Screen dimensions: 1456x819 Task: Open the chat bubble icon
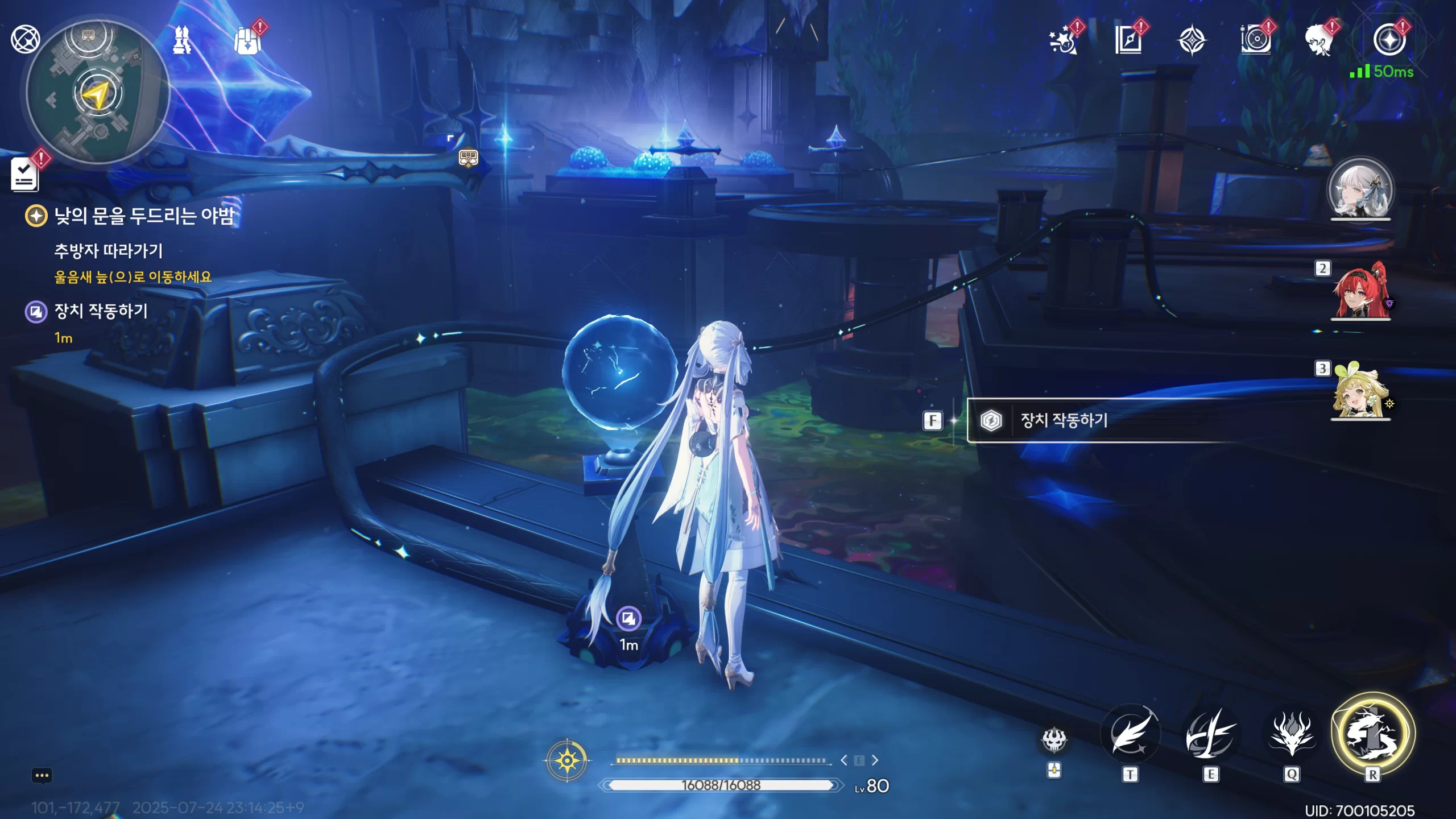click(42, 776)
